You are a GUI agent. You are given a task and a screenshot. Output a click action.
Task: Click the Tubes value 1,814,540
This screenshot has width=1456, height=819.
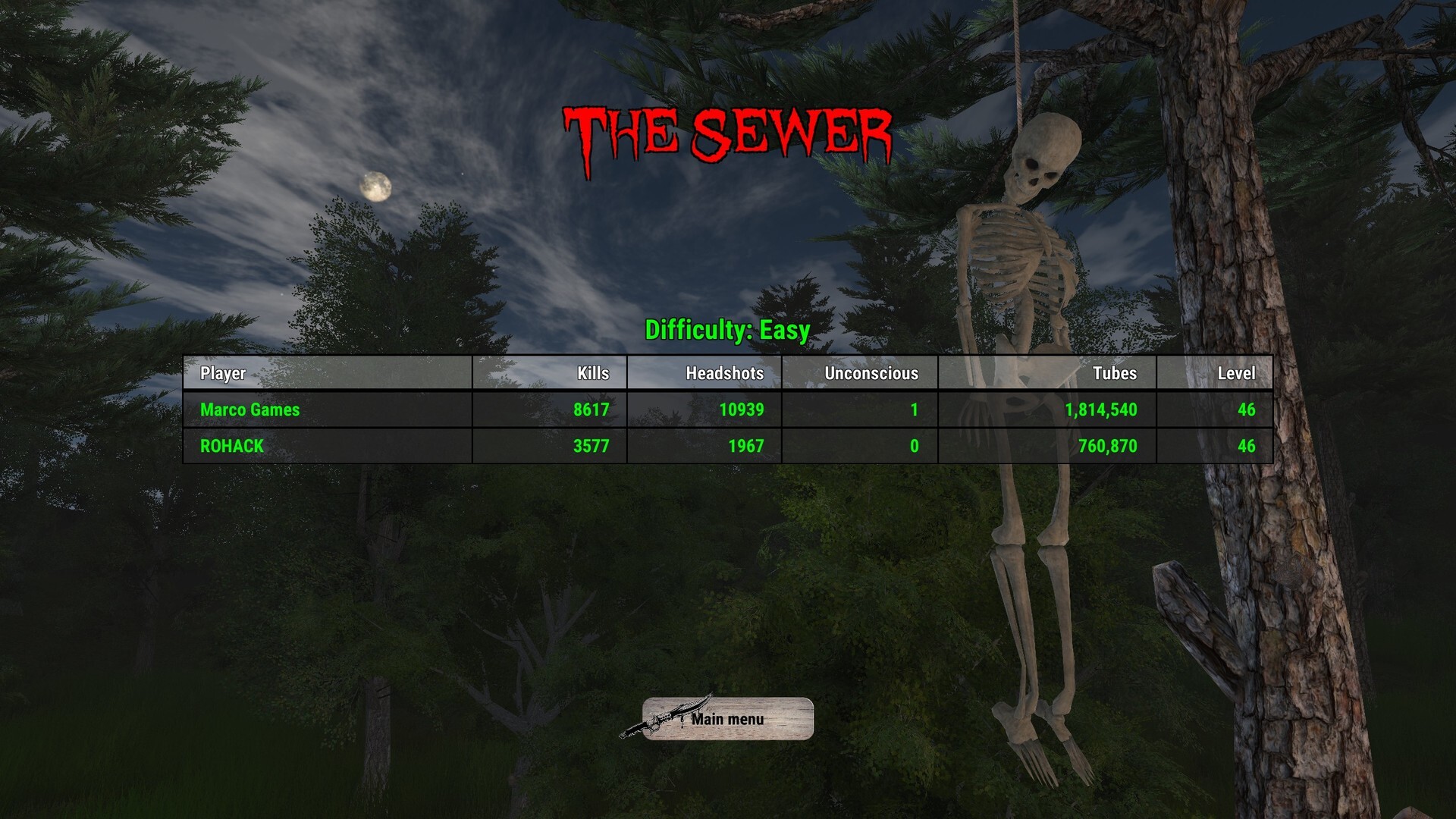(1100, 409)
